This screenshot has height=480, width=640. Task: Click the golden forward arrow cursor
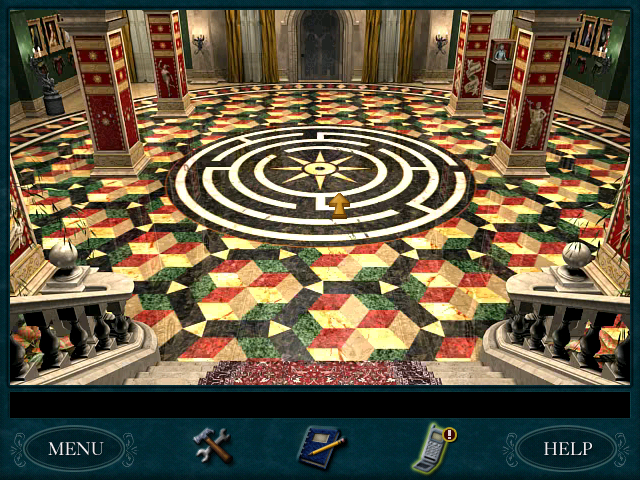point(340,205)
